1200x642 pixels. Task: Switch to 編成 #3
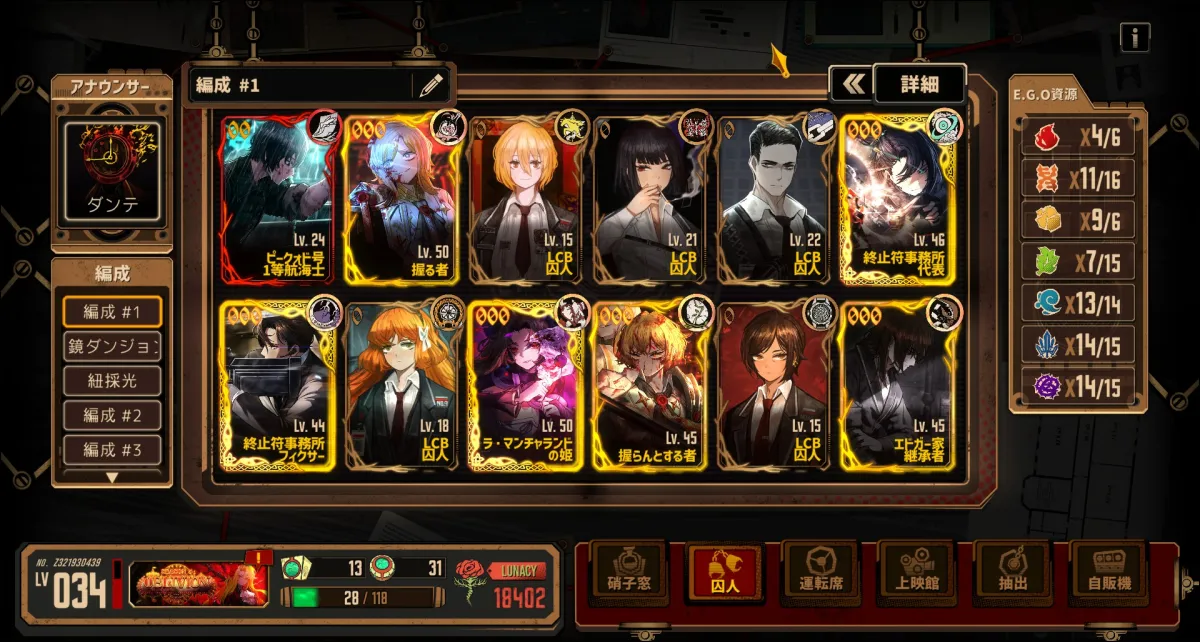(111, 449)
